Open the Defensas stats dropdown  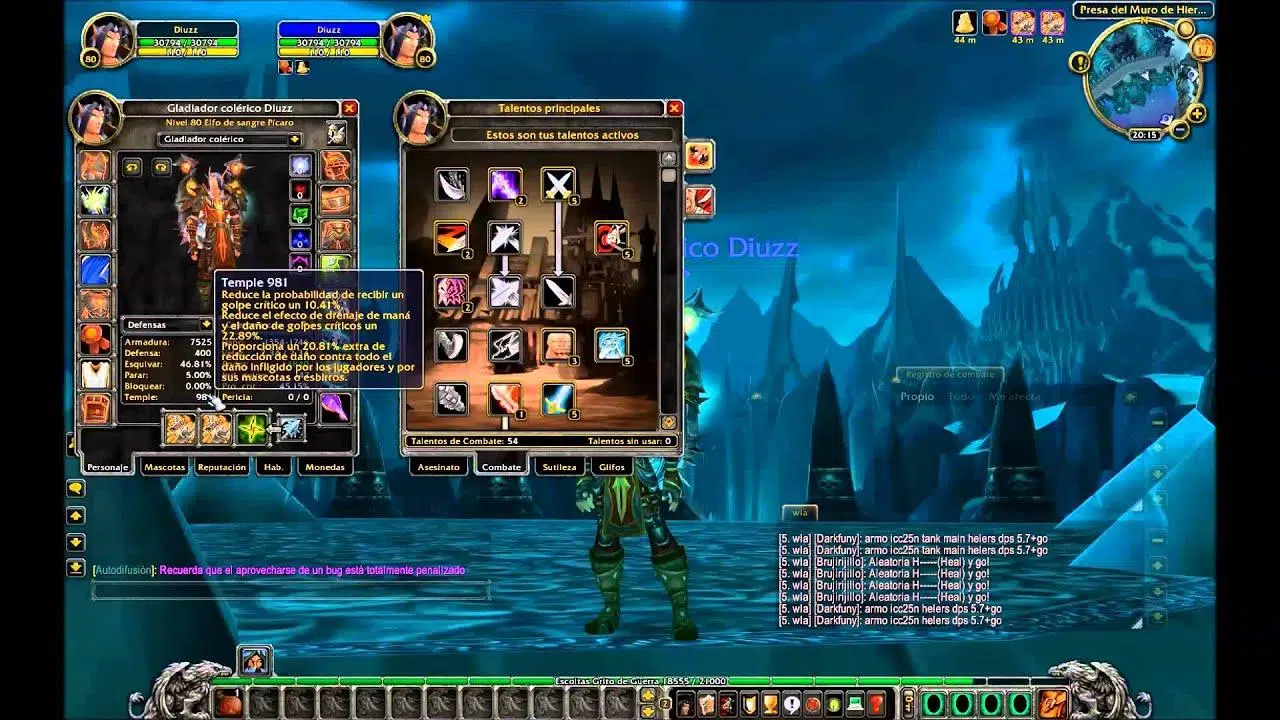(206, 325)
